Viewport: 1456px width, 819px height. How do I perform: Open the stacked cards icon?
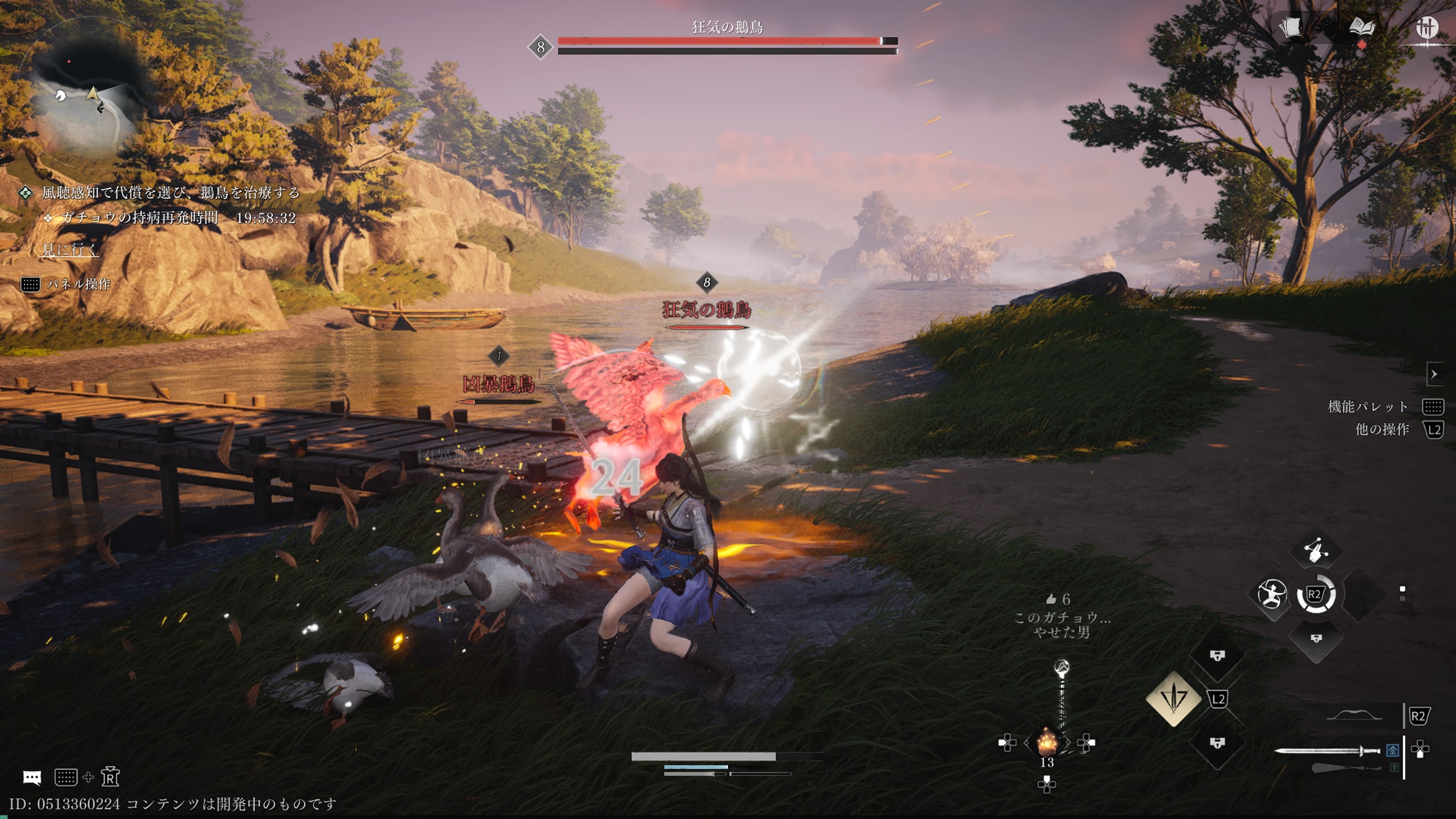pyautogui.click(x=1289, y=27)
